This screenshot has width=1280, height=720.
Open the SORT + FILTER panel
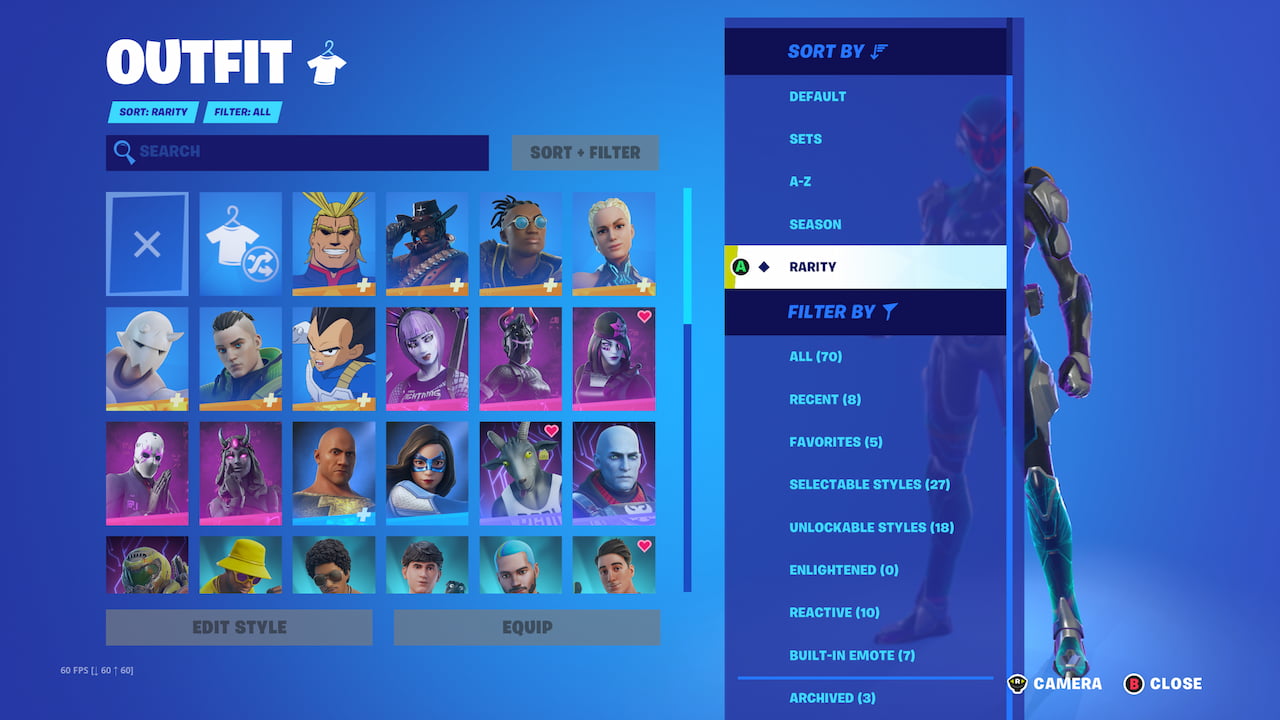click(585, 152)
